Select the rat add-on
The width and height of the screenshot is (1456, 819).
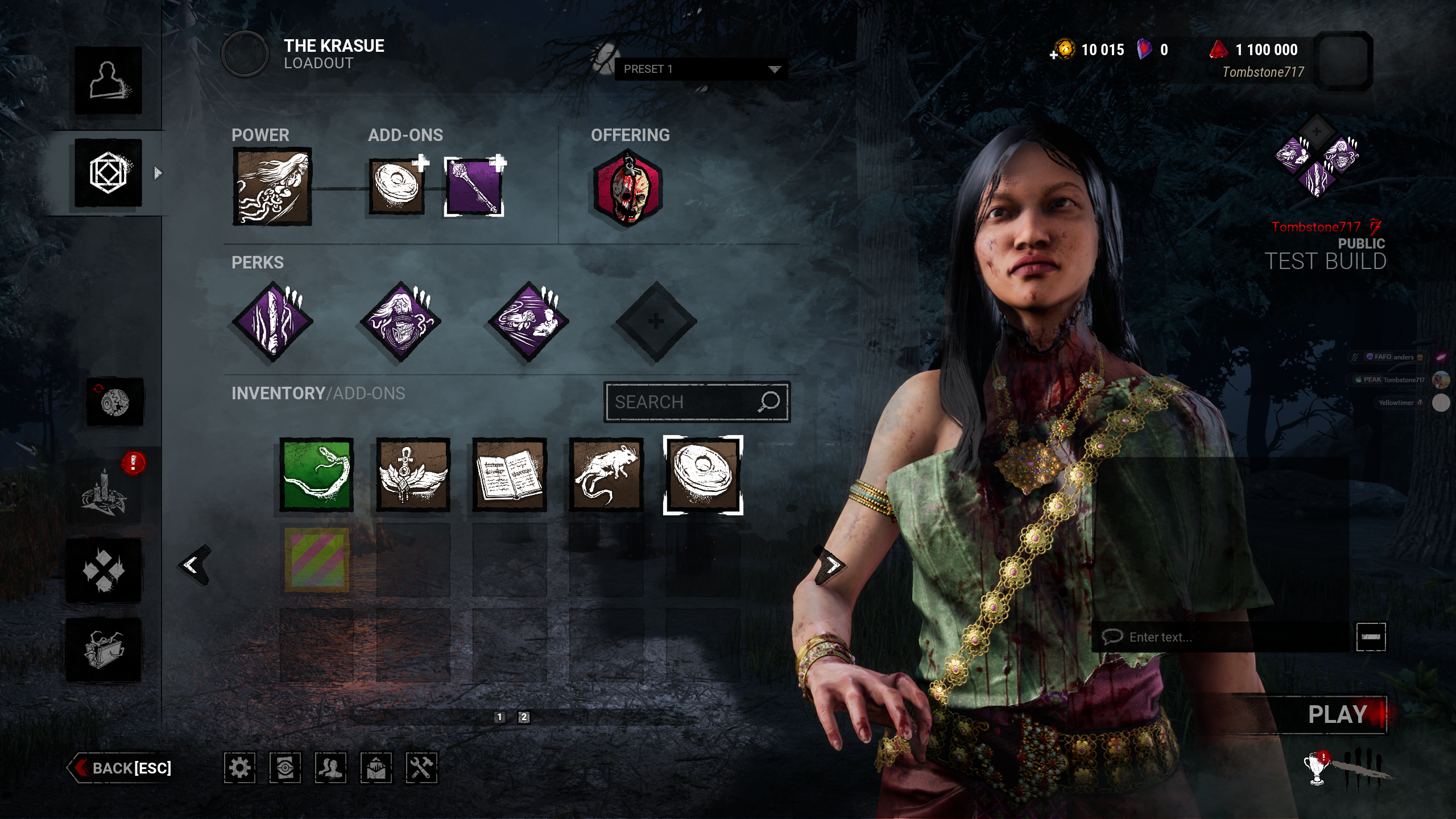click(x=606, y=475)
